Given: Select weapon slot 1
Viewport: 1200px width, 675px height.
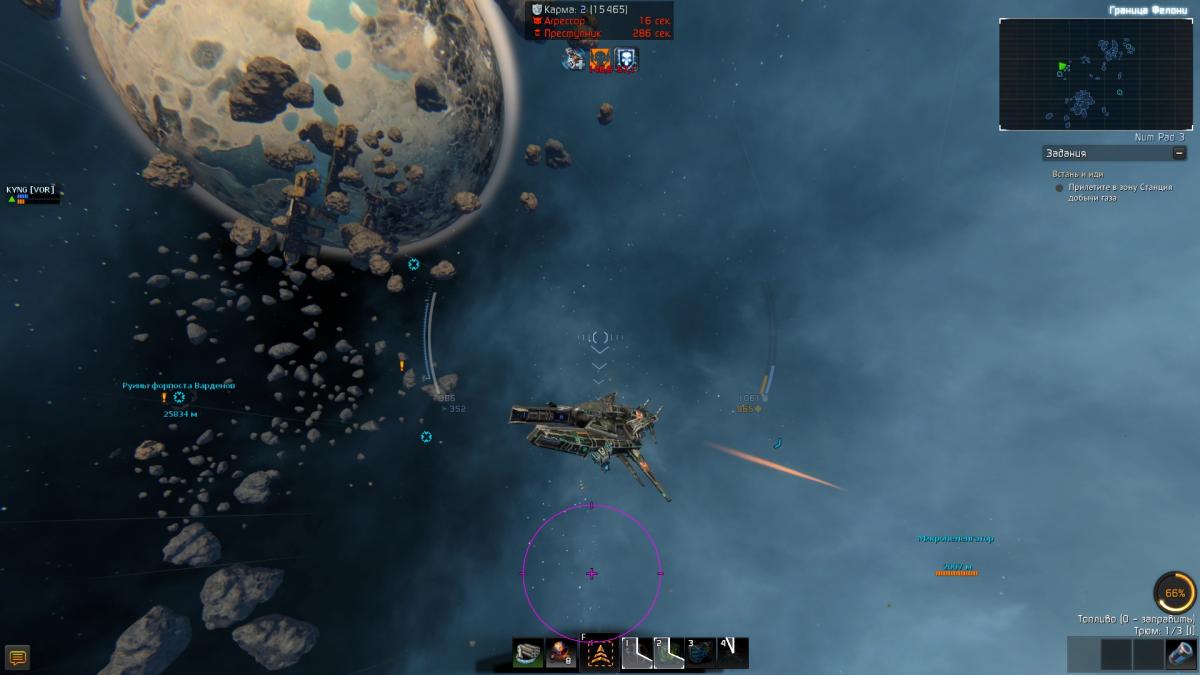Looking at the screenshot, I should 637,653.
